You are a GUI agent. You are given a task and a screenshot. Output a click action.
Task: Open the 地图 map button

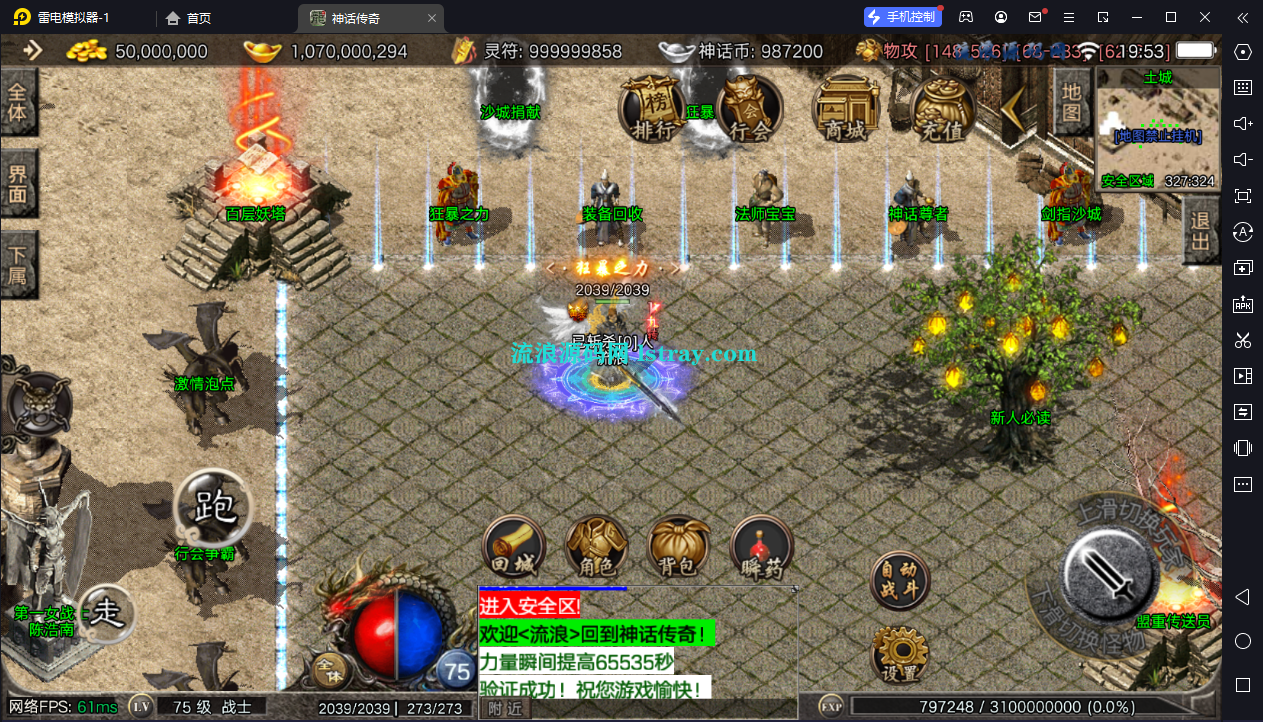(x=1071, y=103)
